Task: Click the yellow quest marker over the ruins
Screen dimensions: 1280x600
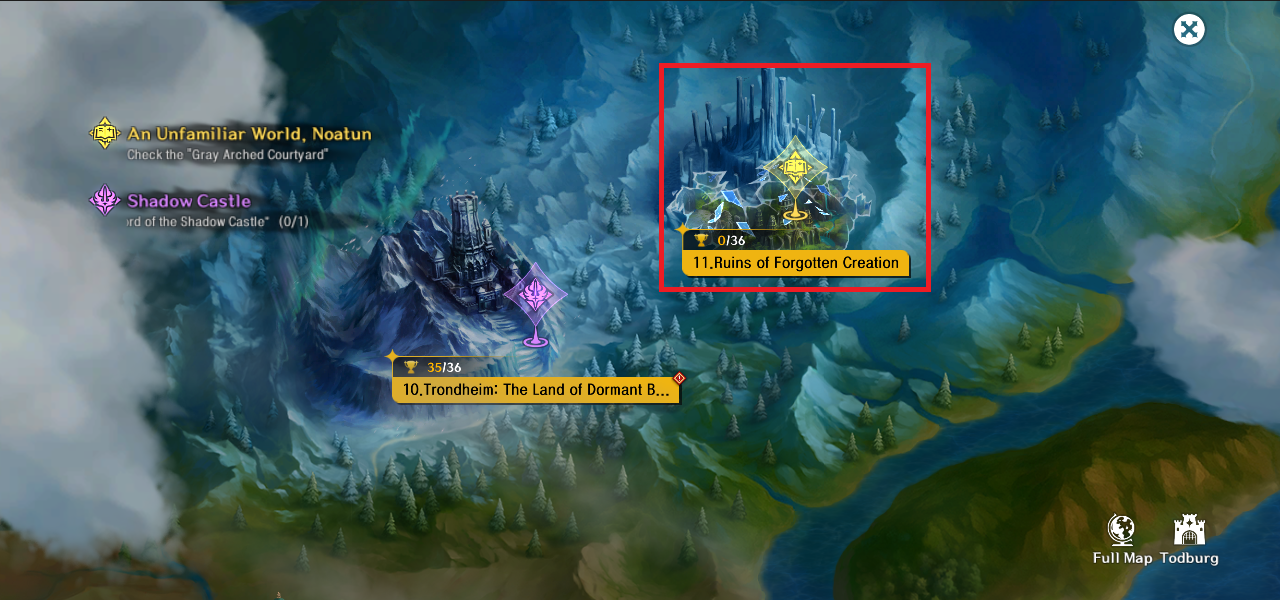Action: pos(794,168)
